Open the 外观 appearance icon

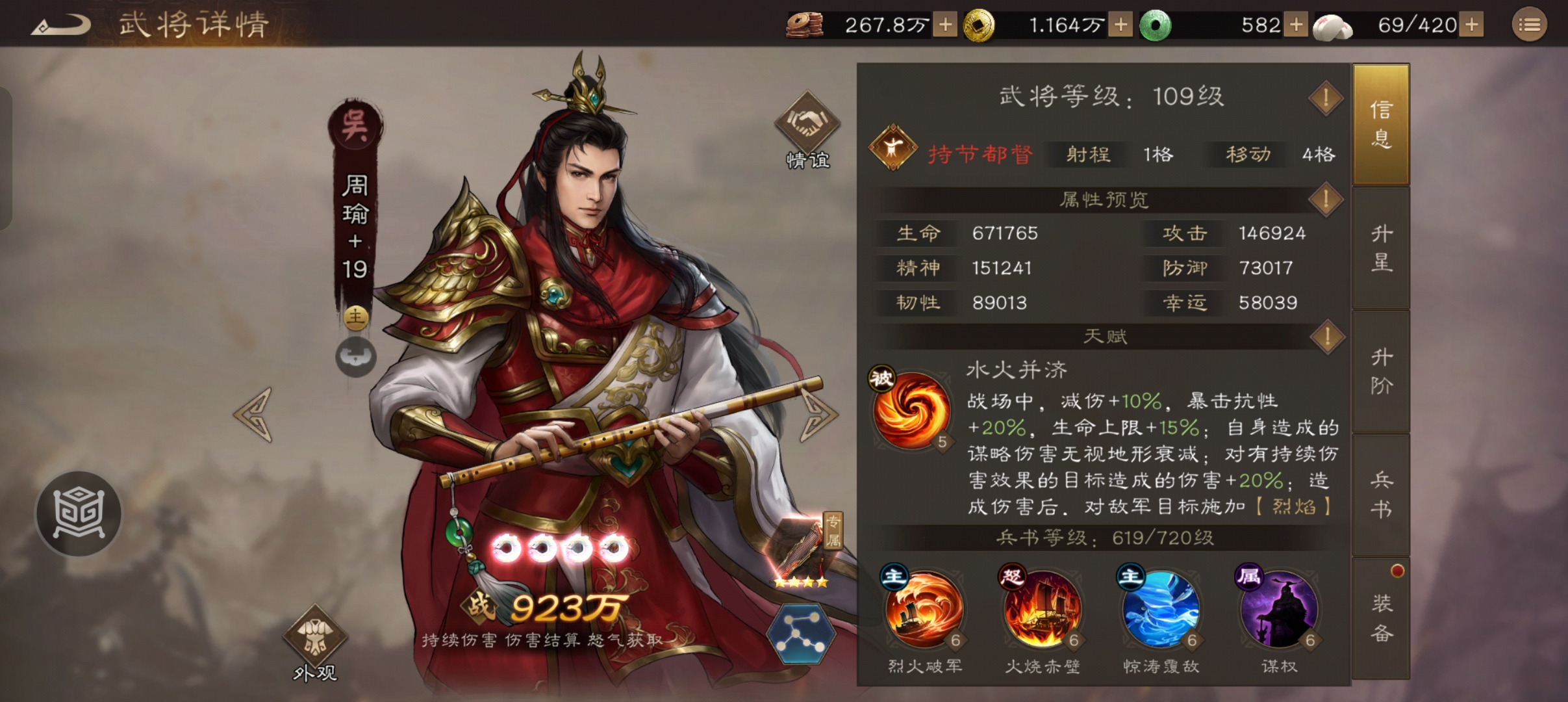(316, 634)
